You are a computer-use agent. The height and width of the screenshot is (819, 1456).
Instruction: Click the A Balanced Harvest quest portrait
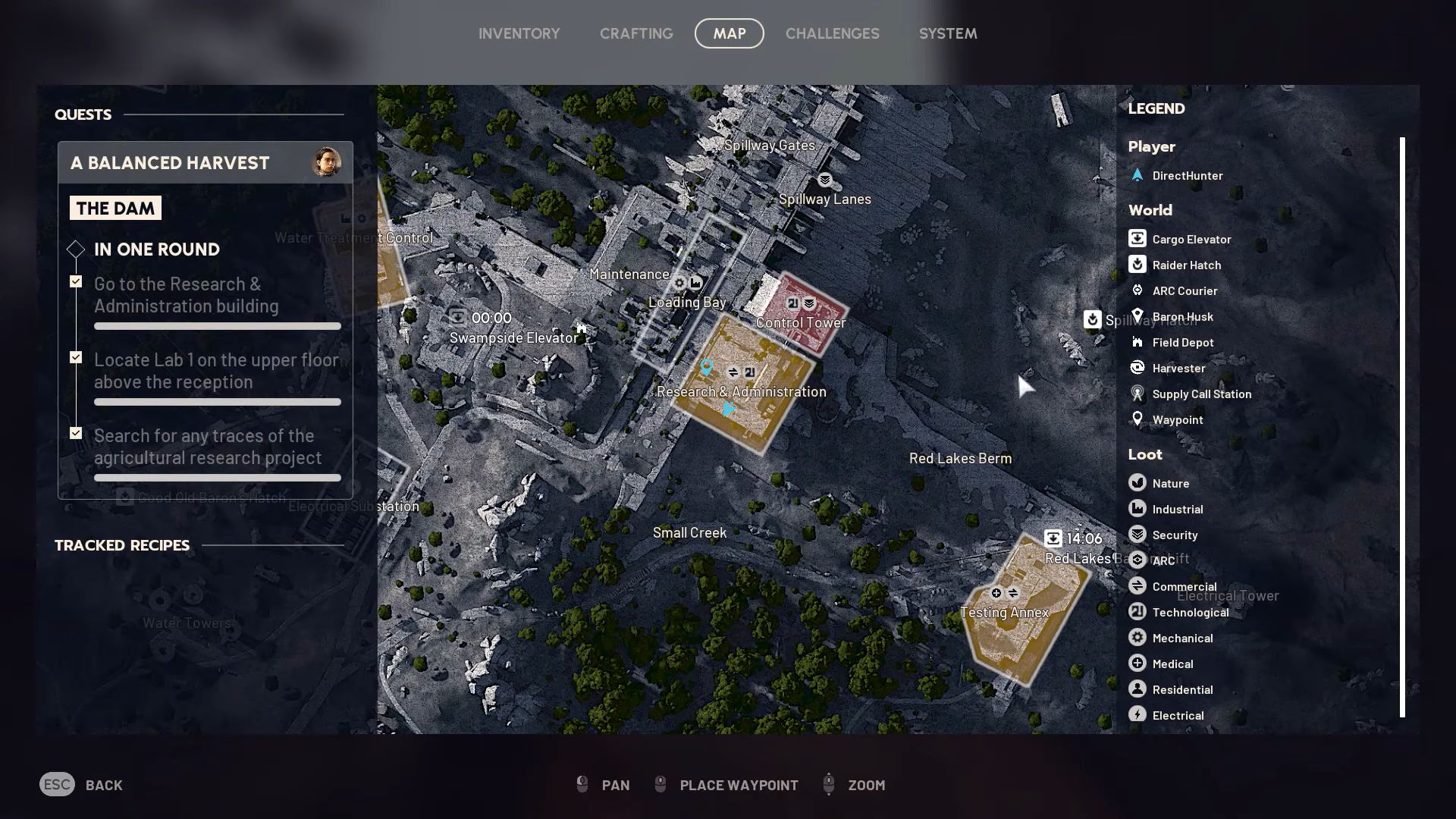pos(326,162)
